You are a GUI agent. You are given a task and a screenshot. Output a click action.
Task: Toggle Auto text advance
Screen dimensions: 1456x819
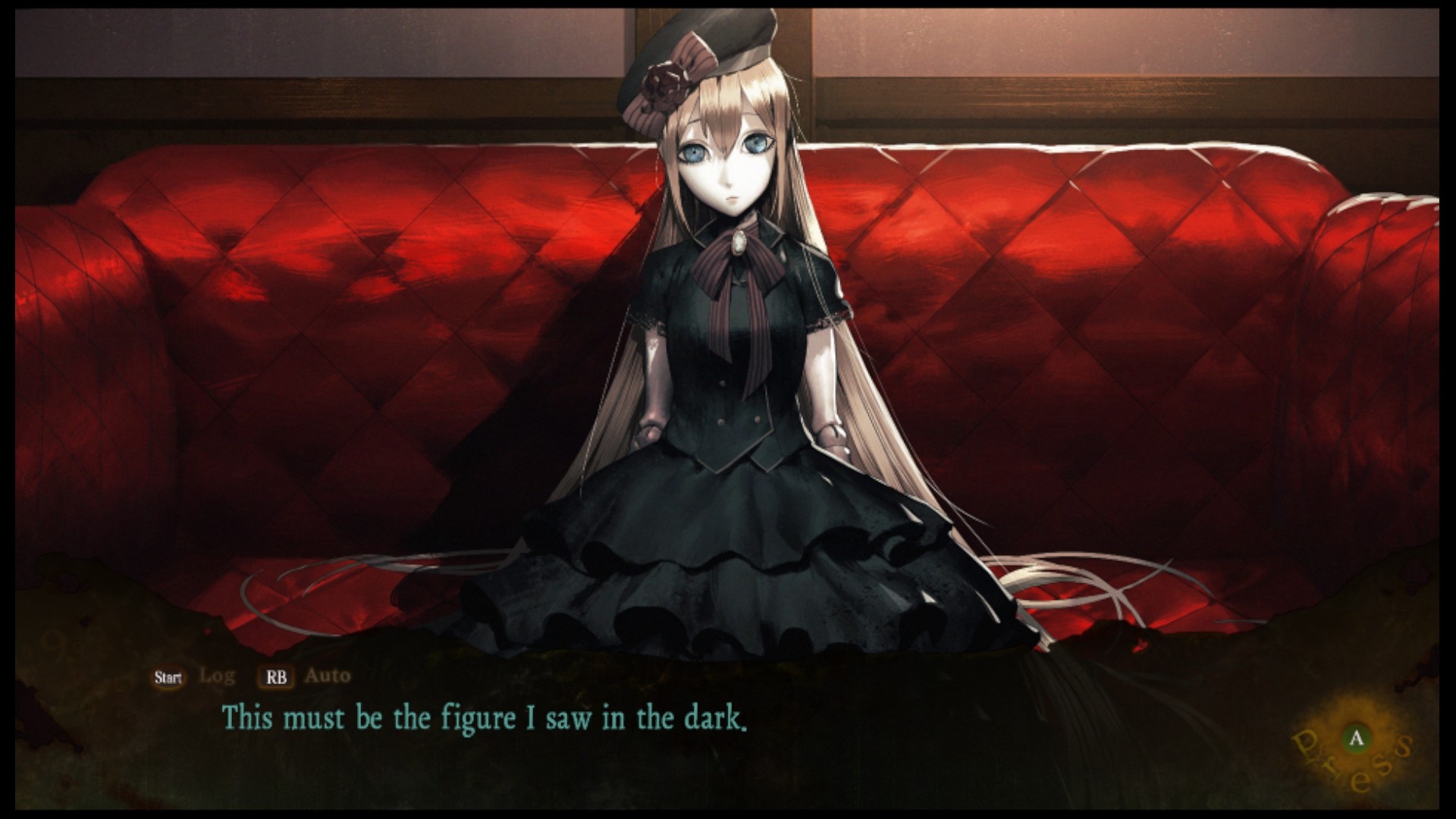coord(326,676)
